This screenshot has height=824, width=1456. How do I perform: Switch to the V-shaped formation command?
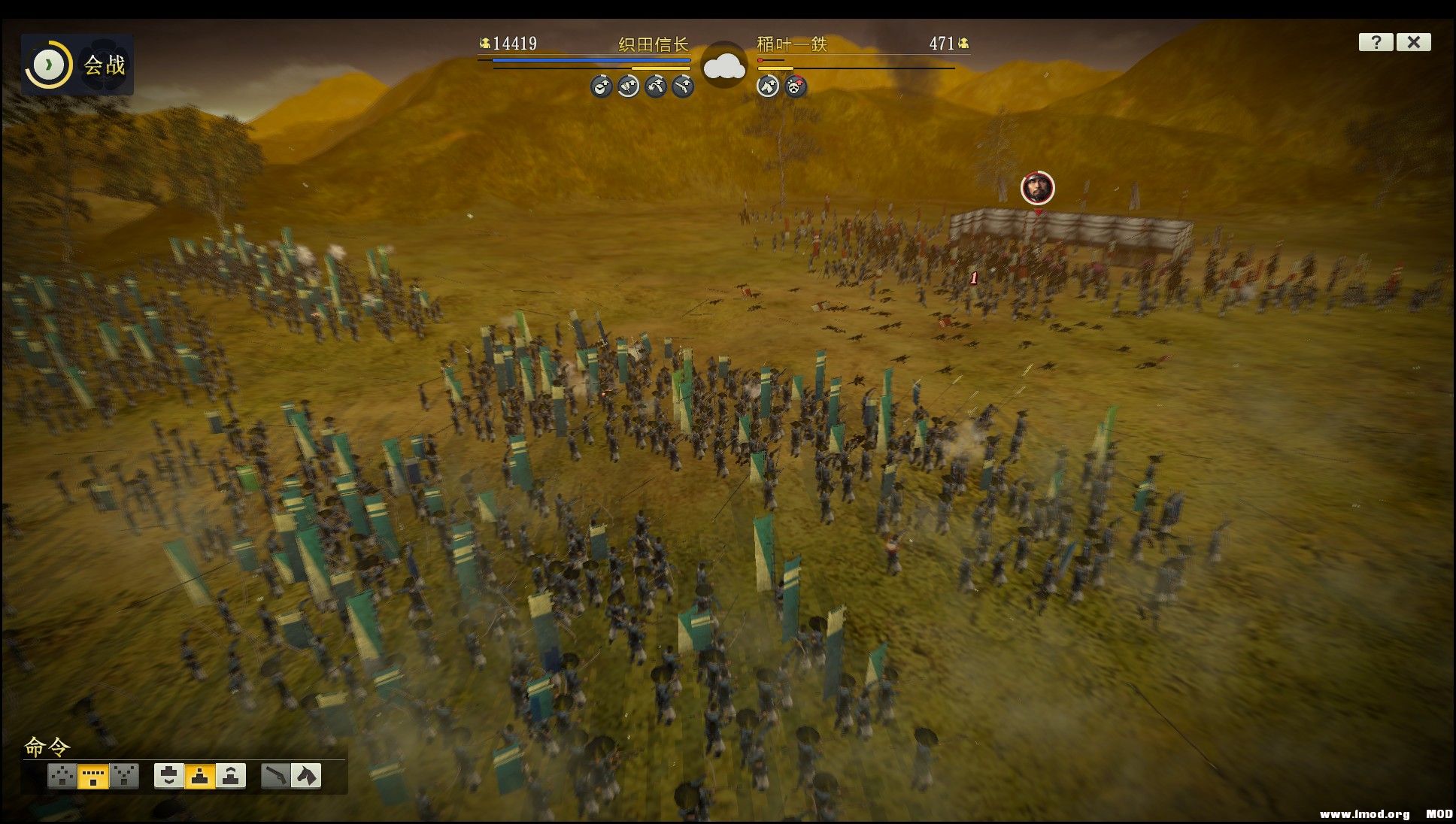(x=124, y=776)
